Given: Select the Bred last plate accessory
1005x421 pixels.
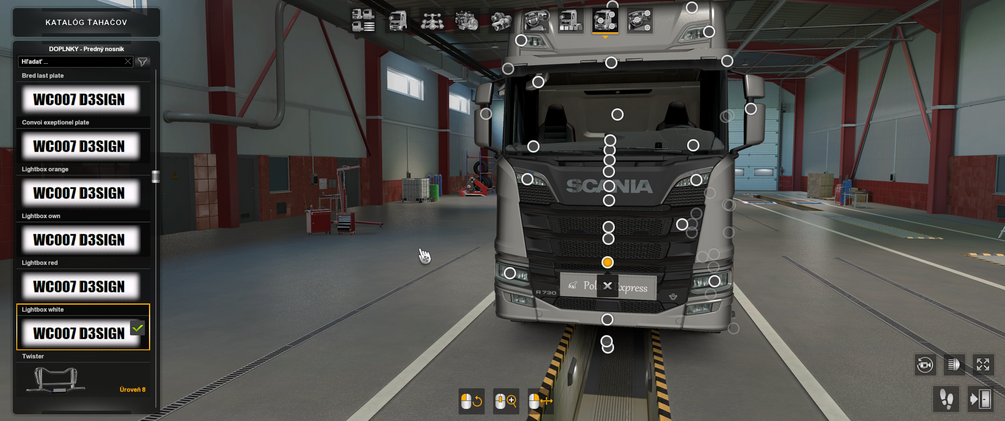Looking at the screenshot, I should pyautogui.click(x=80, y=100).
